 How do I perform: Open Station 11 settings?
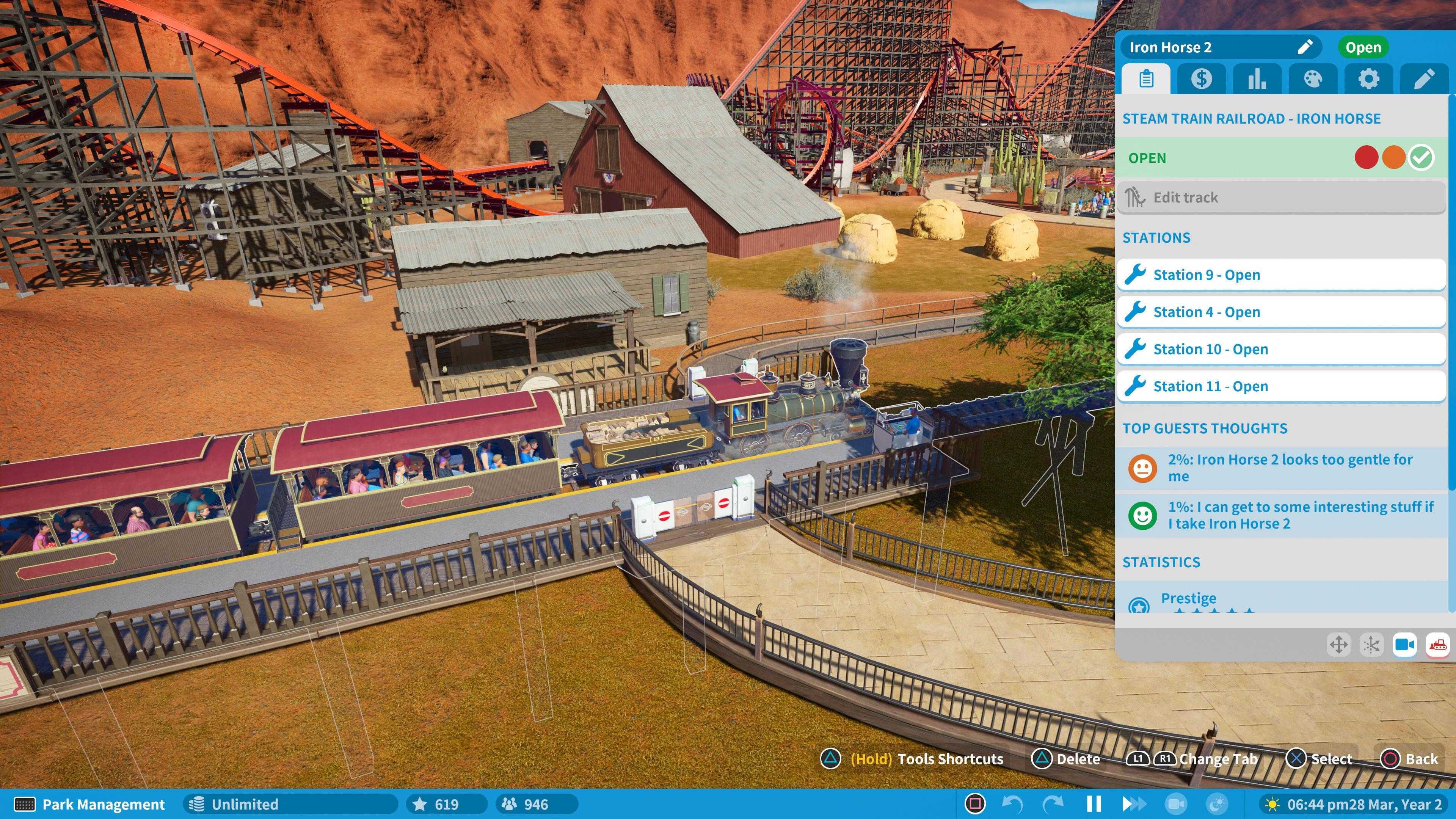click(1280, 386)
